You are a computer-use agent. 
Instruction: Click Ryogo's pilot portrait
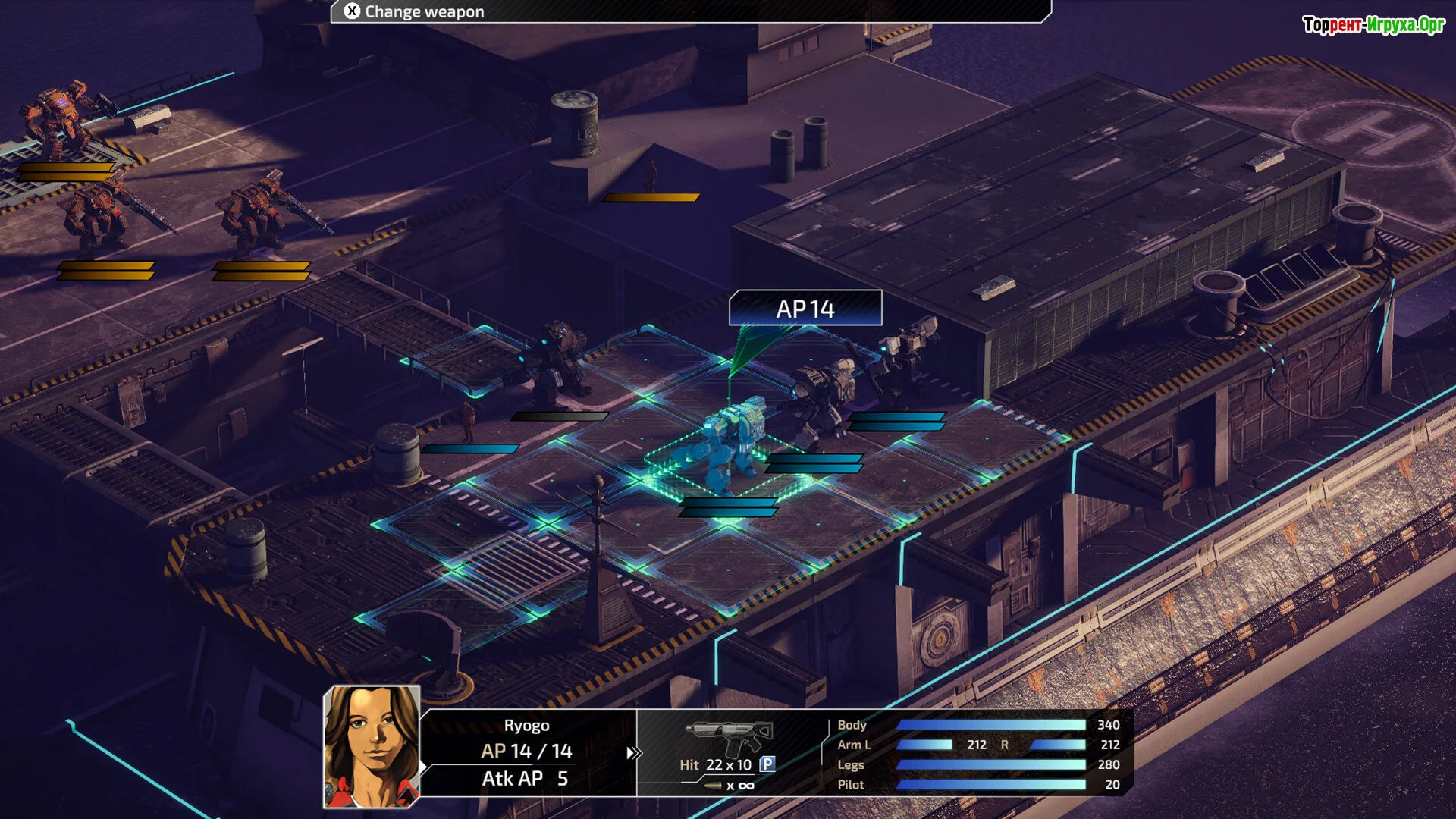coord(372,747)
